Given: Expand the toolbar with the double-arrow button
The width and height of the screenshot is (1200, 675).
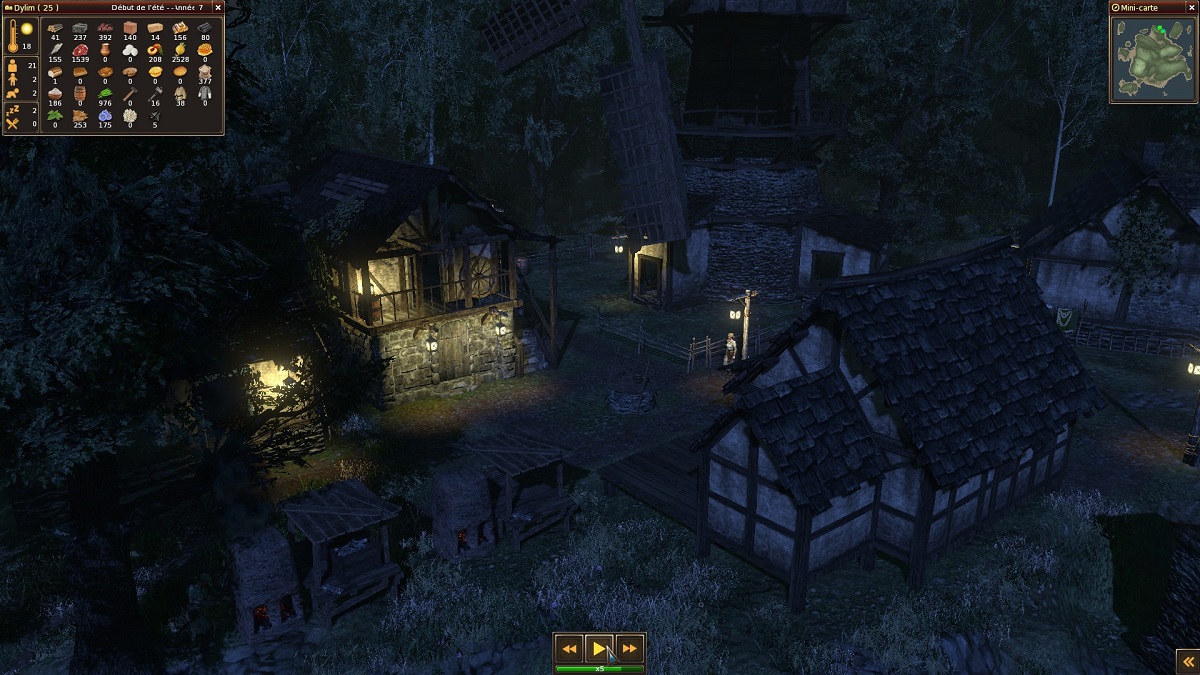Looking at the screenshot, I should tap(1187, 661).
